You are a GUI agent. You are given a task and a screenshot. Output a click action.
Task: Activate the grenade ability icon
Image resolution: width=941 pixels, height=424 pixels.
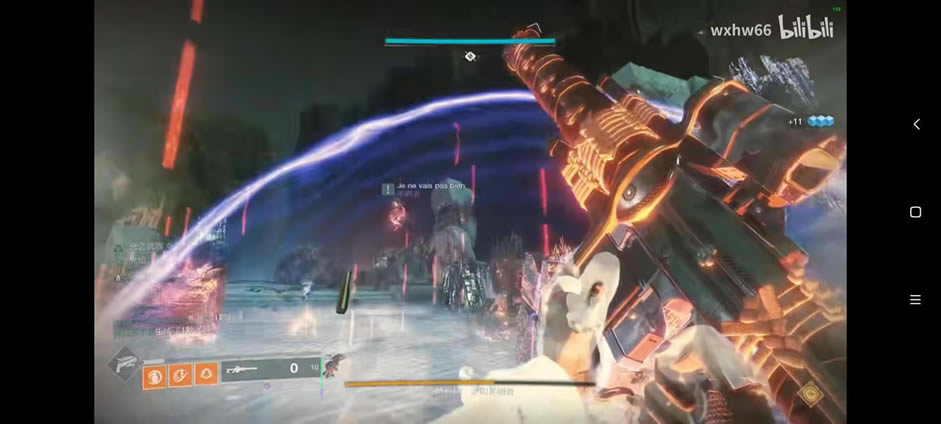[155, 376]
